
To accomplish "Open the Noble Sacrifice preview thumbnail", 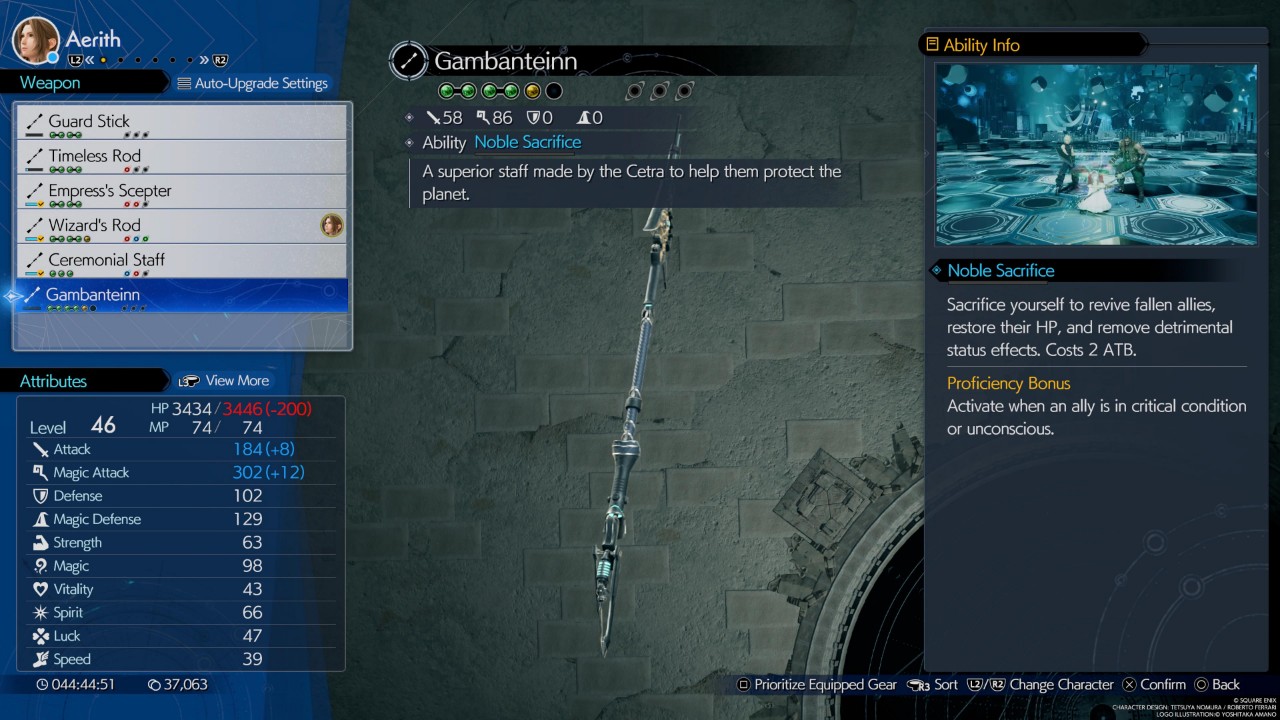I will coord(1095,155).
